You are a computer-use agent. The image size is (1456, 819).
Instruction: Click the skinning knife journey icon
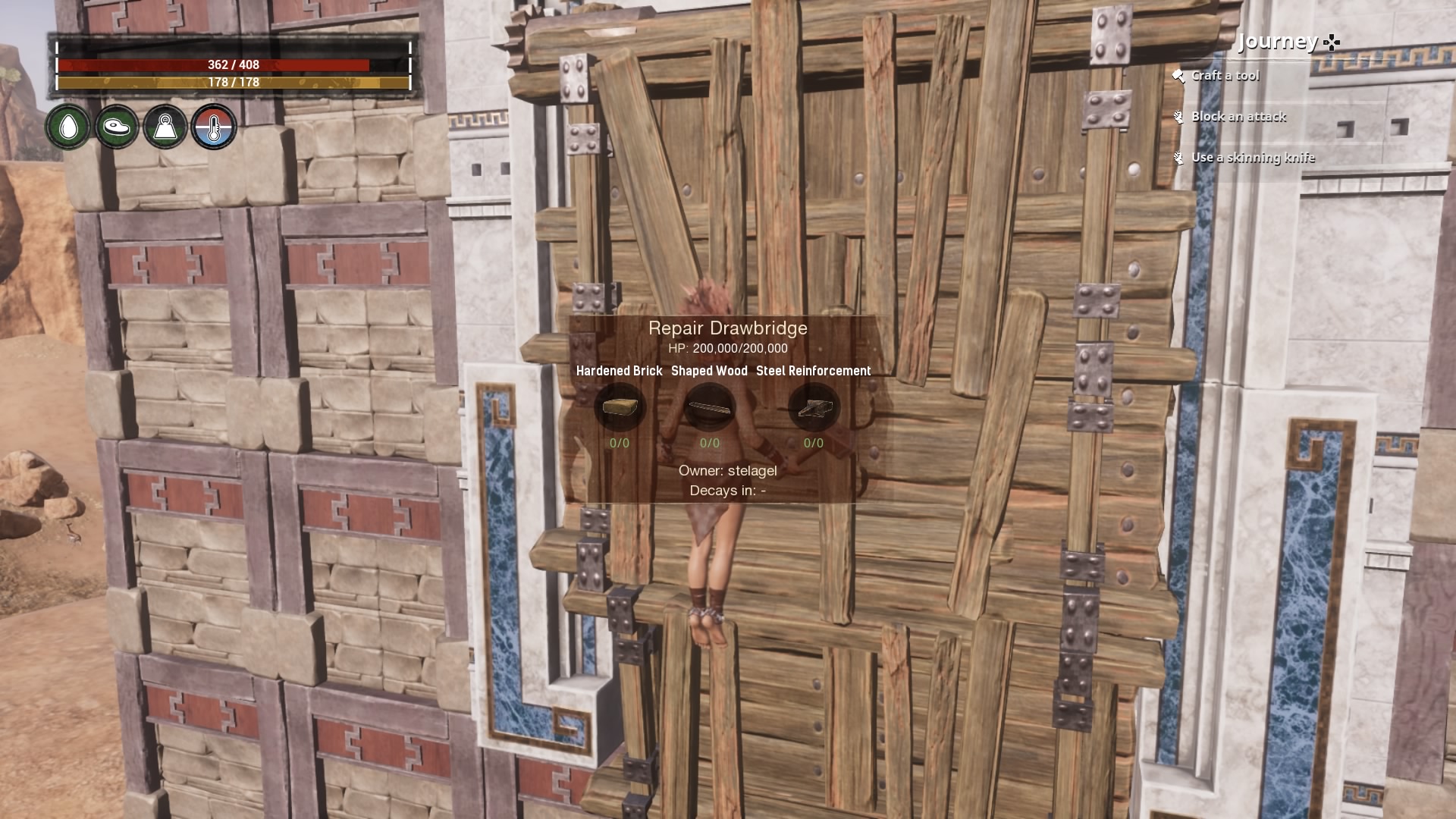(1178, 158)
